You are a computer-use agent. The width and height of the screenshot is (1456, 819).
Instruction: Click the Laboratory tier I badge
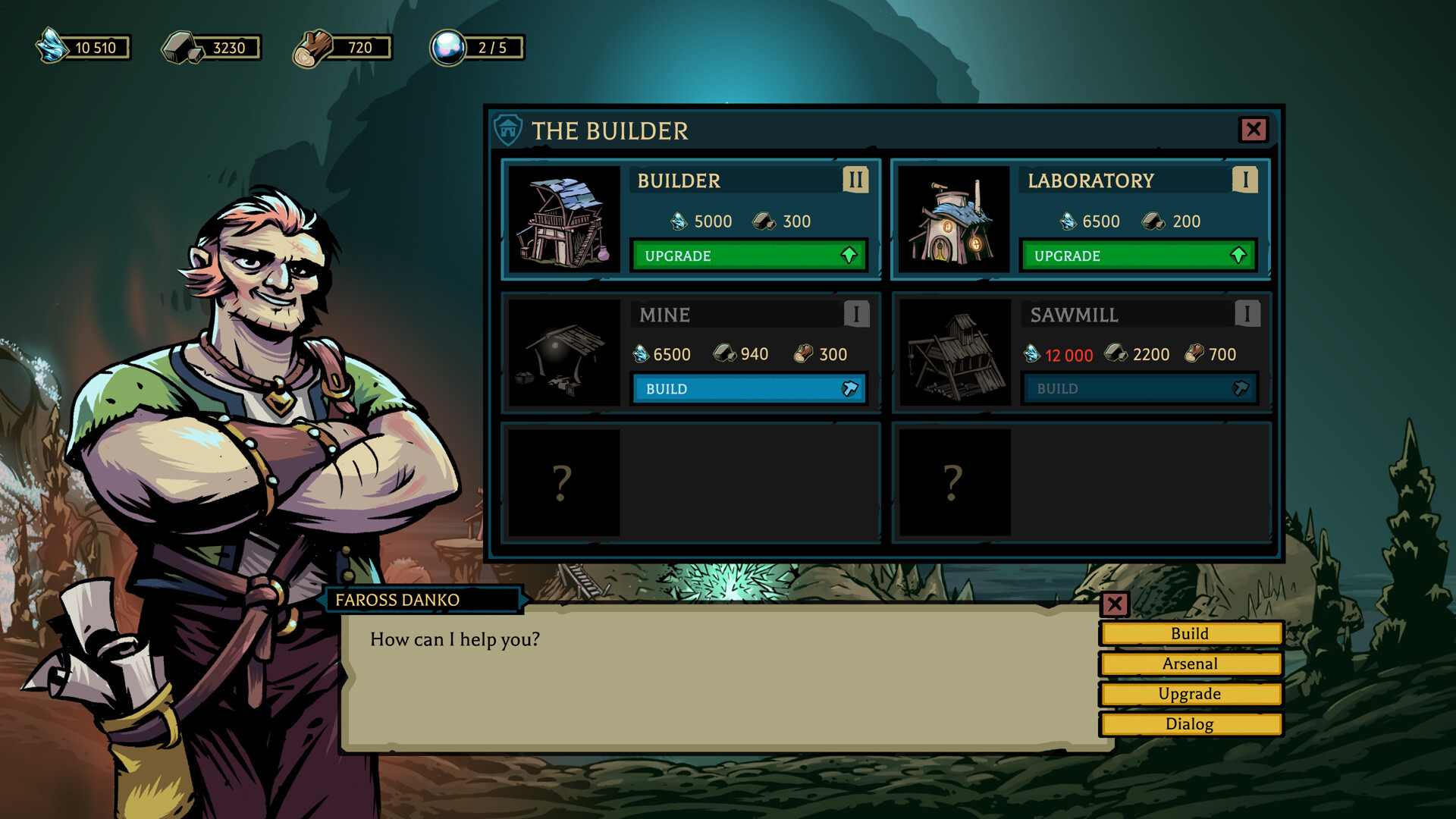[1244, 180]
